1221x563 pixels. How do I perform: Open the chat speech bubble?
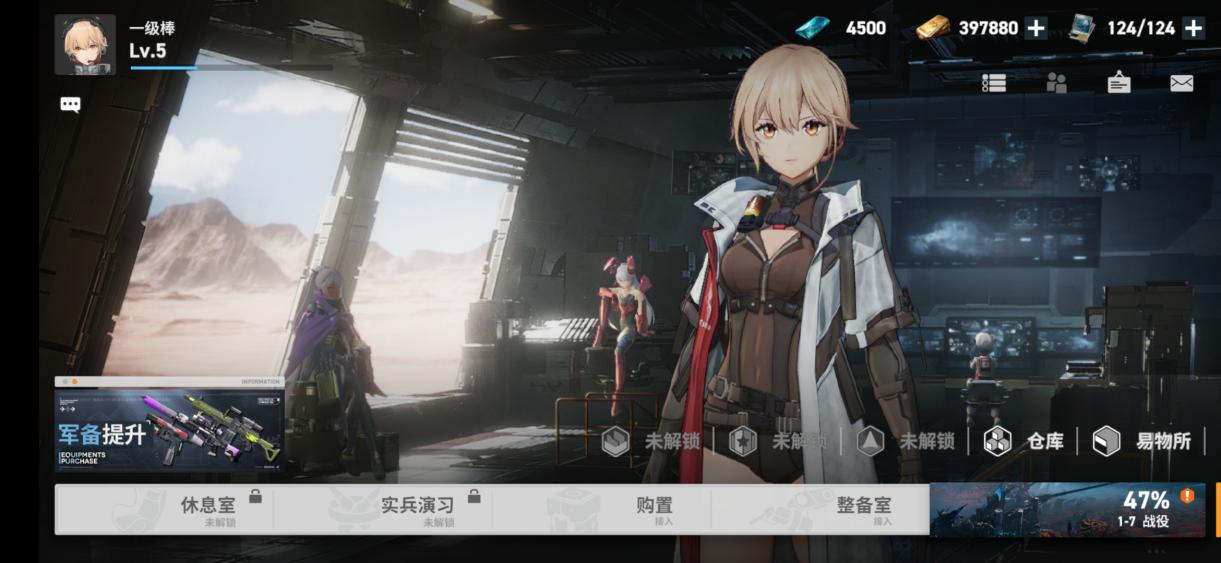tap(70, 104)
